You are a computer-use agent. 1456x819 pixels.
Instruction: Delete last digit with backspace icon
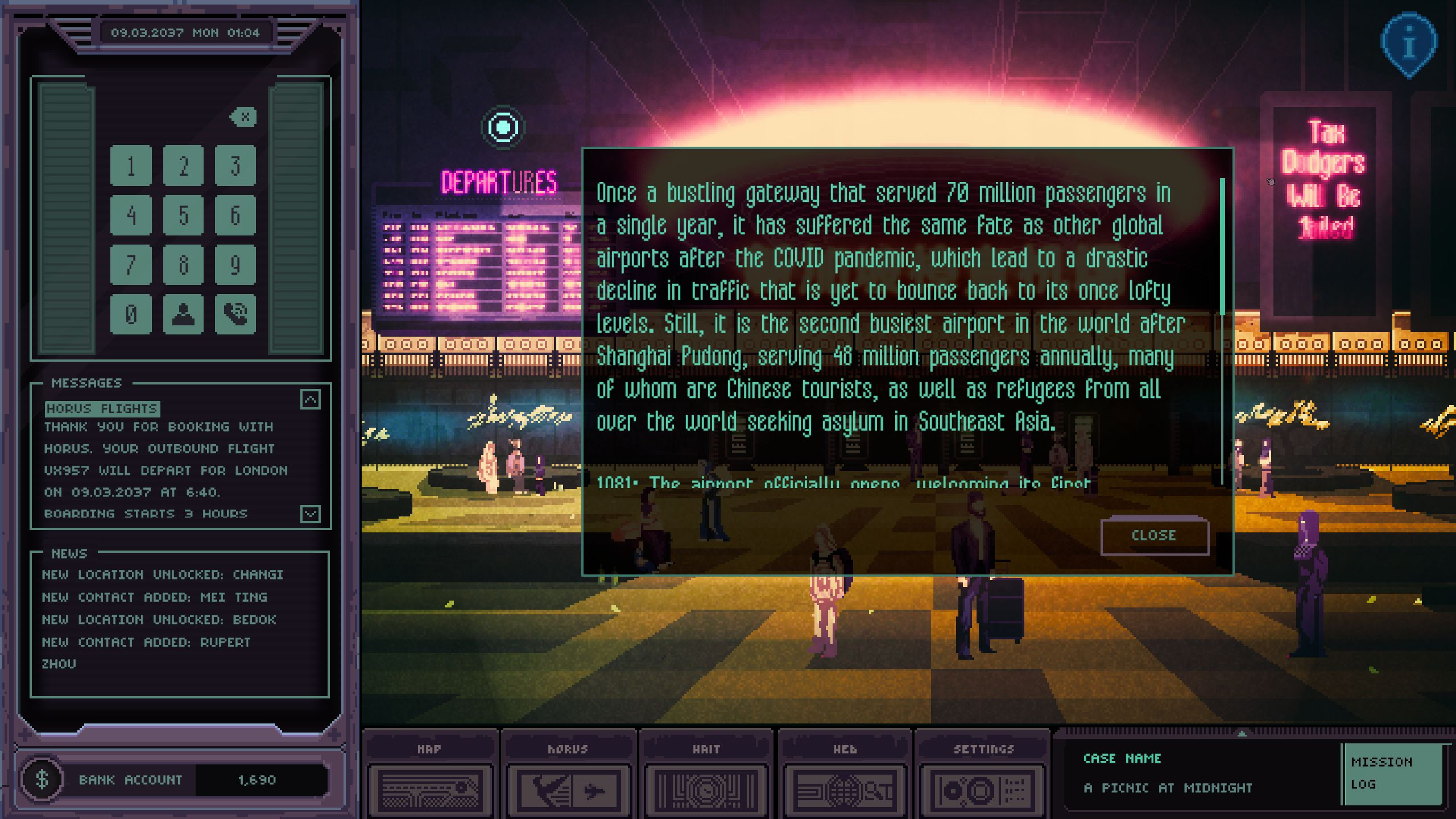[x=243, y=117]
